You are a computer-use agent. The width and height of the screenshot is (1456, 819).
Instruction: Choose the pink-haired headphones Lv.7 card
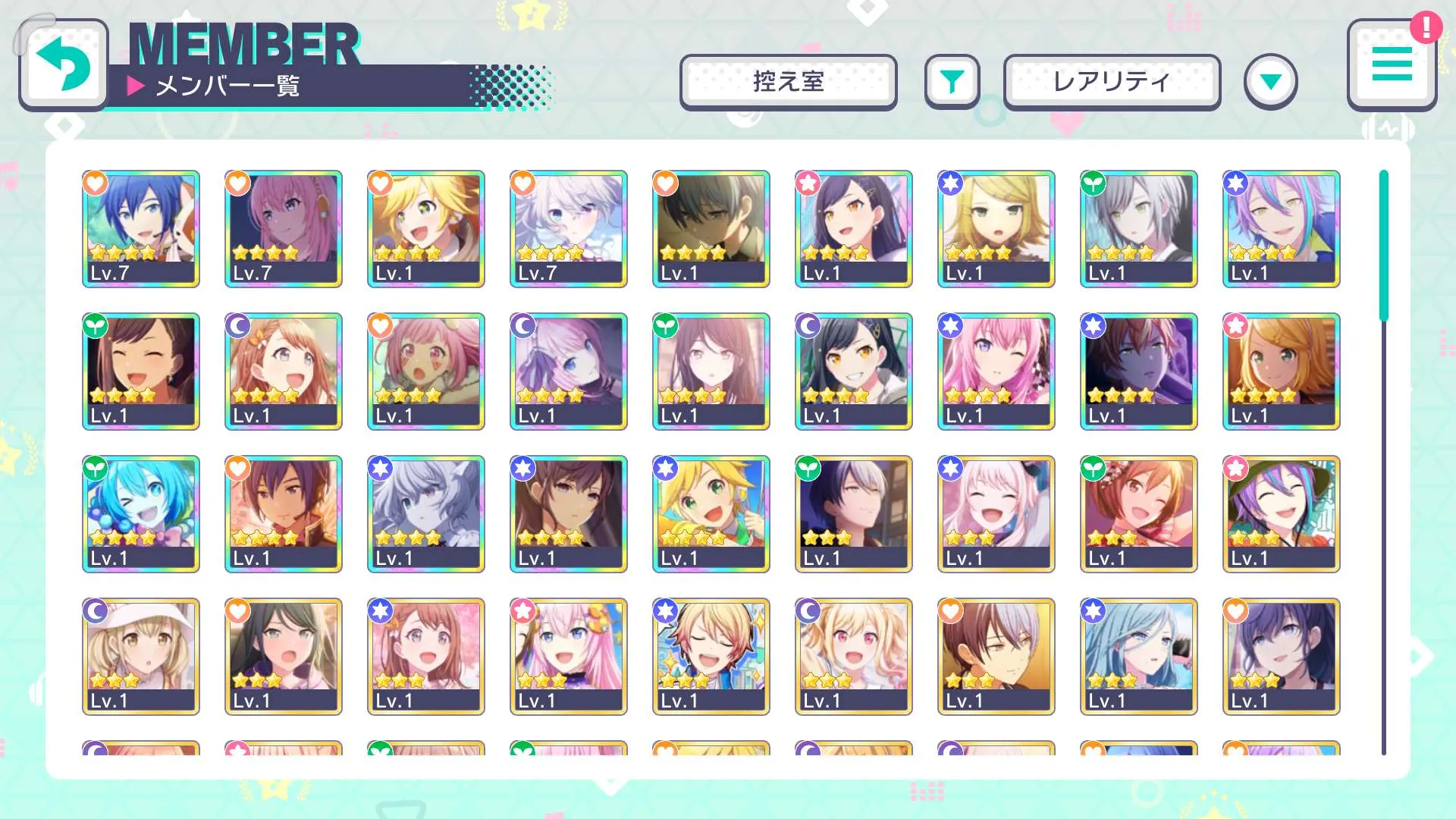[x=284, y=228]
